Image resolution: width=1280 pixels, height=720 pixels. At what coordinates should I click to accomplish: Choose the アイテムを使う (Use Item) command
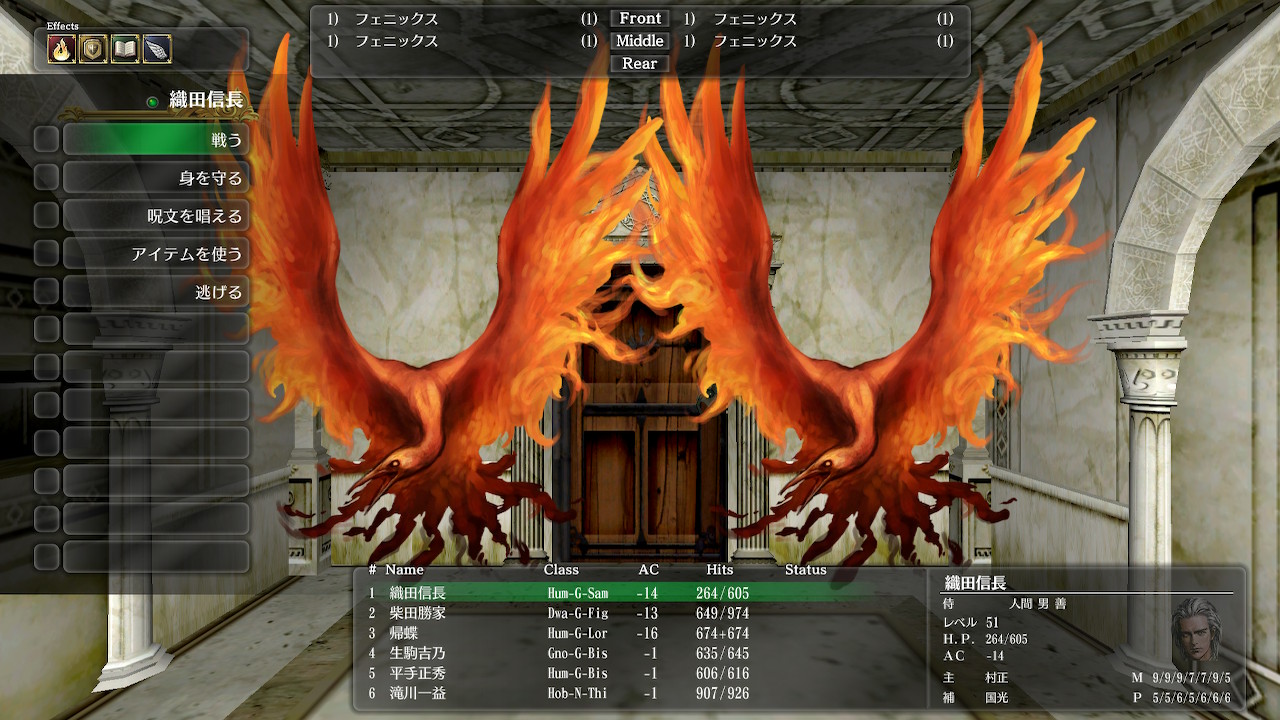tap(156, 253)
